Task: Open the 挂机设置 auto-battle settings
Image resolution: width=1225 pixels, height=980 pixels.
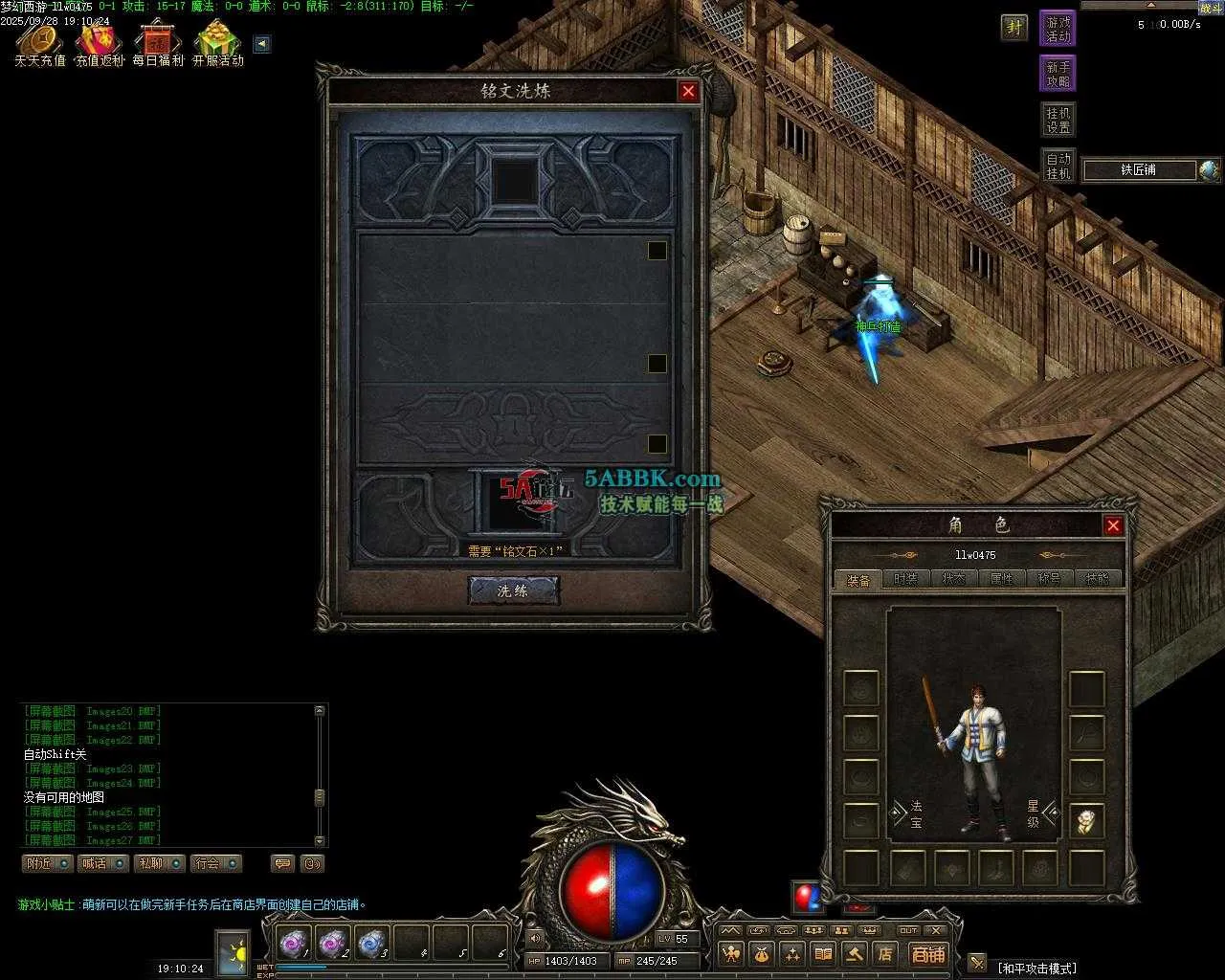Action: pos(1058,121)
